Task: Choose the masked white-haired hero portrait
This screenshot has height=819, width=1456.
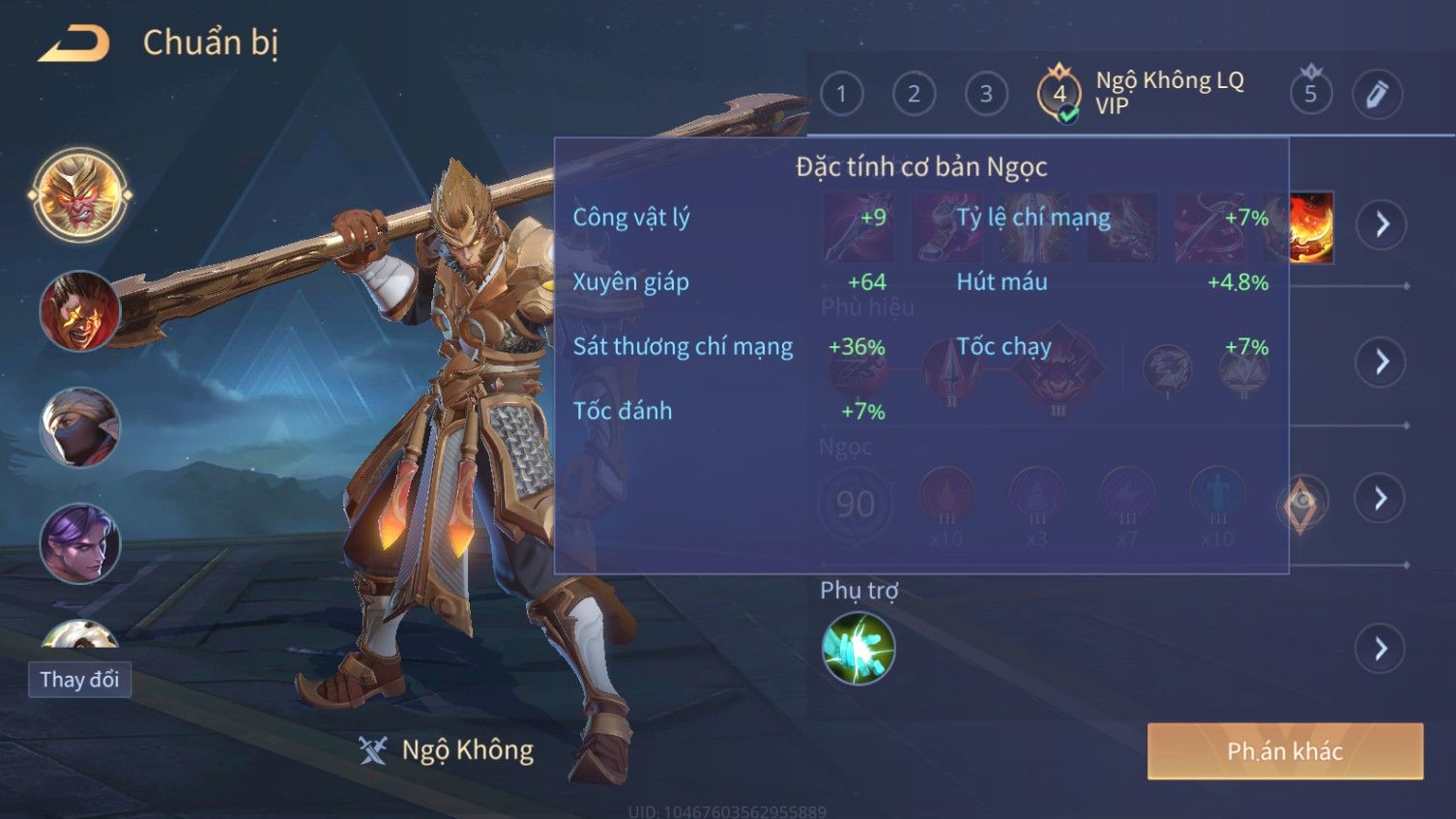Action: click(x=80, y=427)
